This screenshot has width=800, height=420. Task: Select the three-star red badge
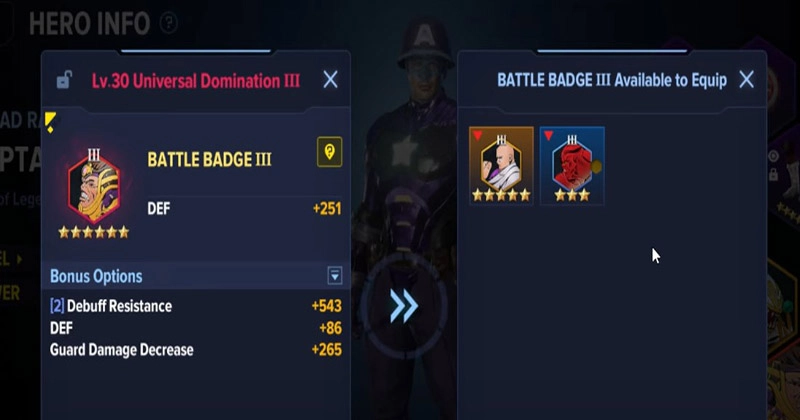572,165
